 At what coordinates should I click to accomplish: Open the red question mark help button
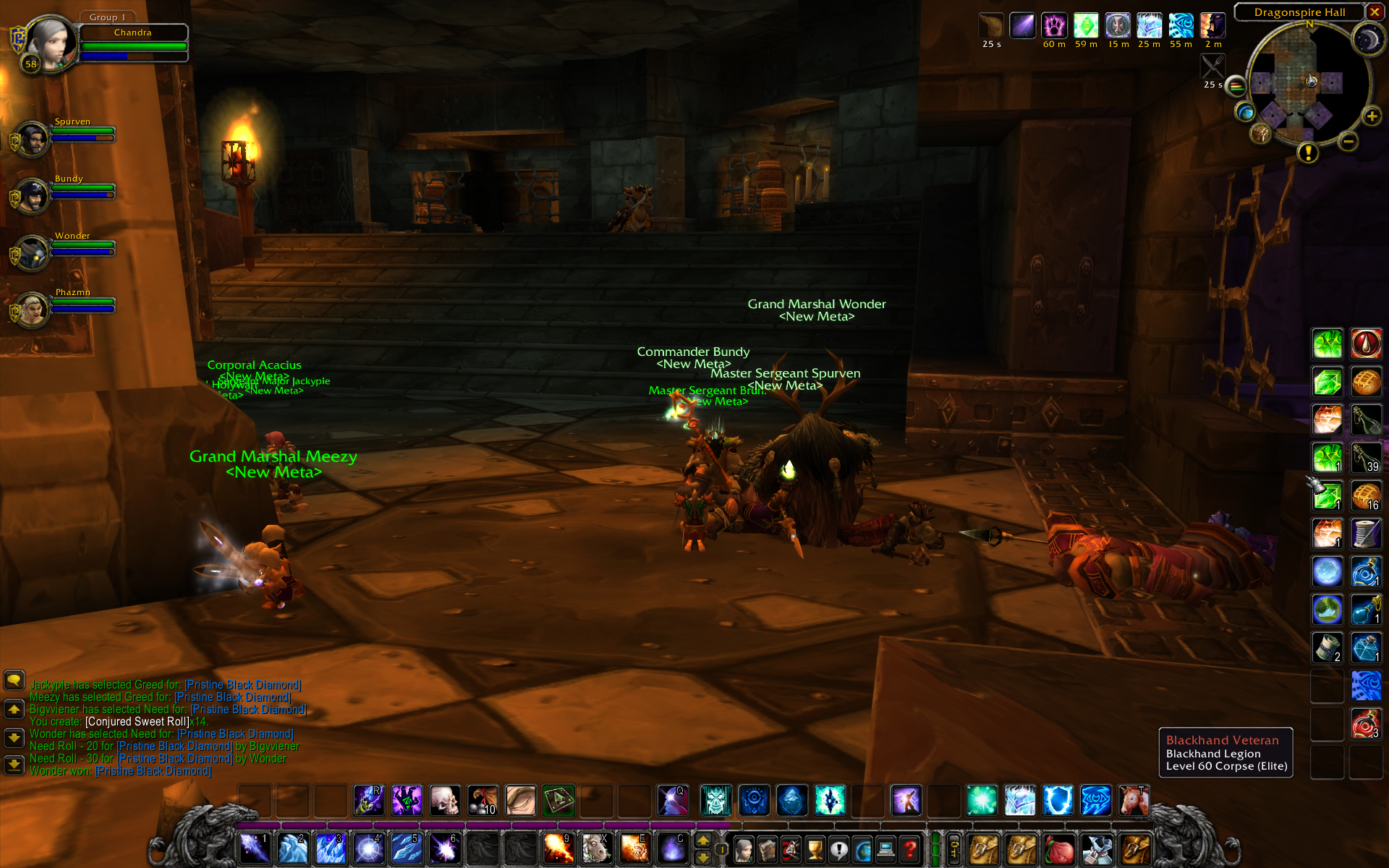[909, 849]
